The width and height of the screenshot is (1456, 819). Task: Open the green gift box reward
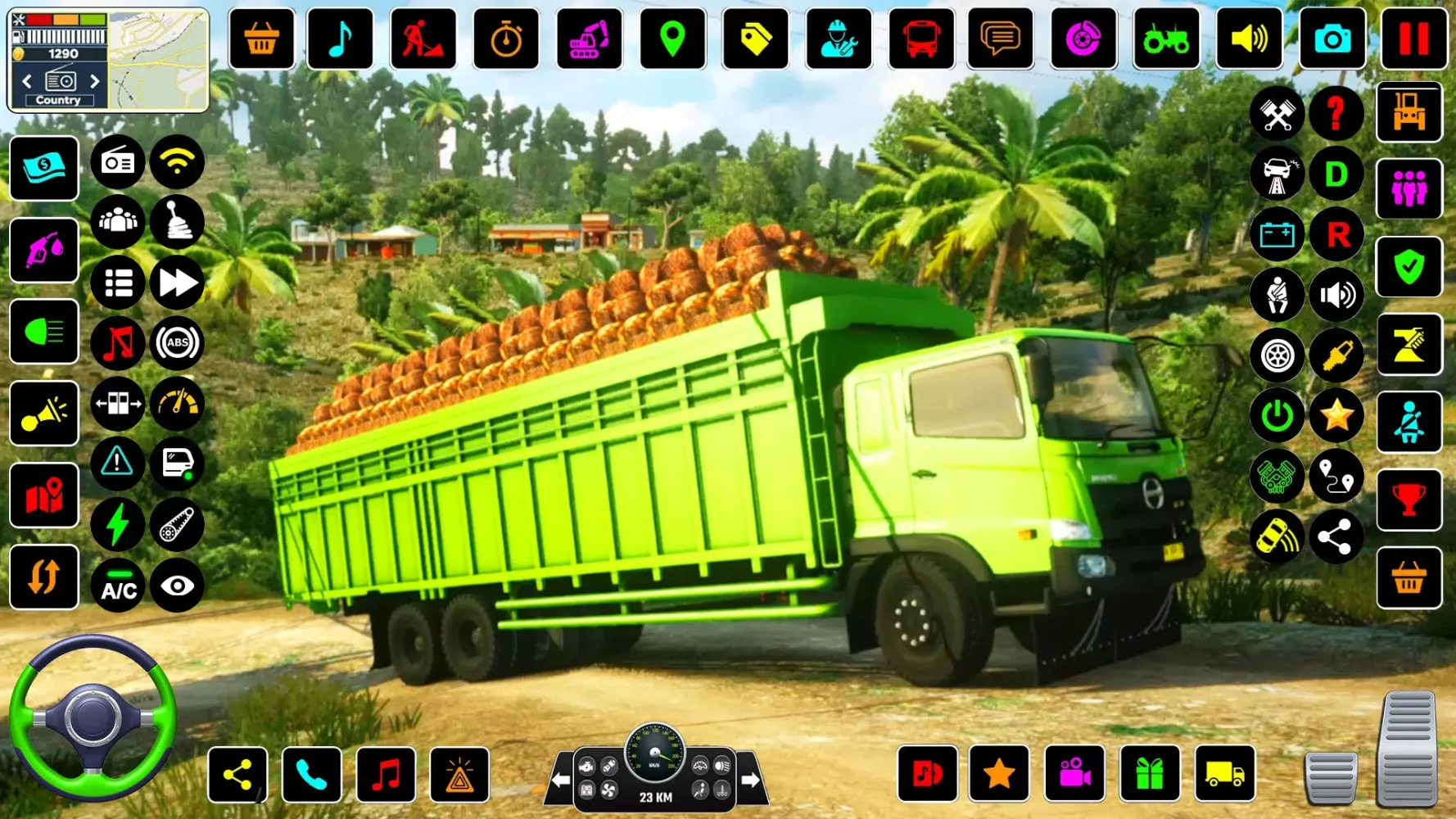[x=1150, y=774]
